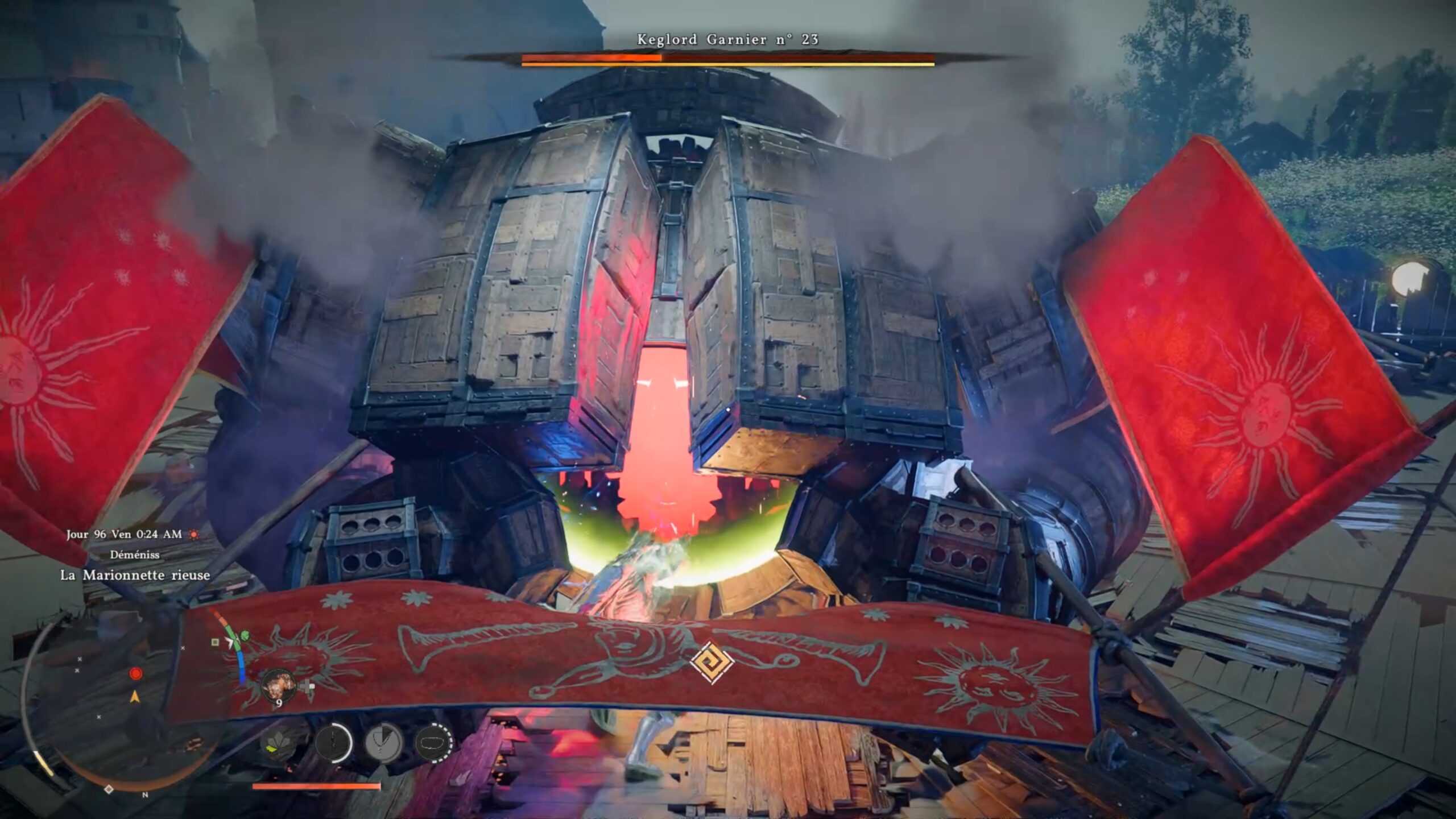The width and height of the screenshot is (1456, 819).
Task: Click the red enemy marker on minimap
Action: coord(135,674)
